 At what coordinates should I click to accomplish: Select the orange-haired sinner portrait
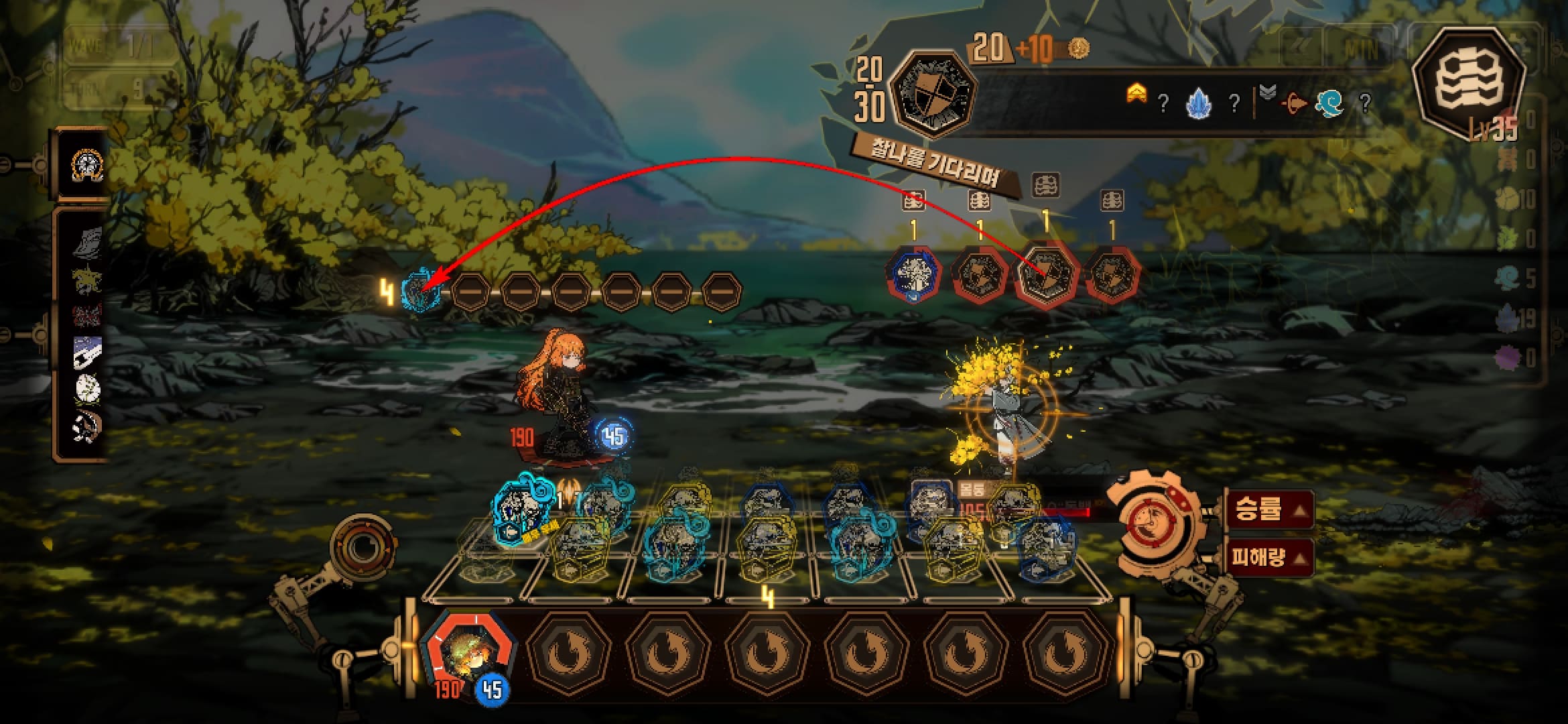pos(468,653)
